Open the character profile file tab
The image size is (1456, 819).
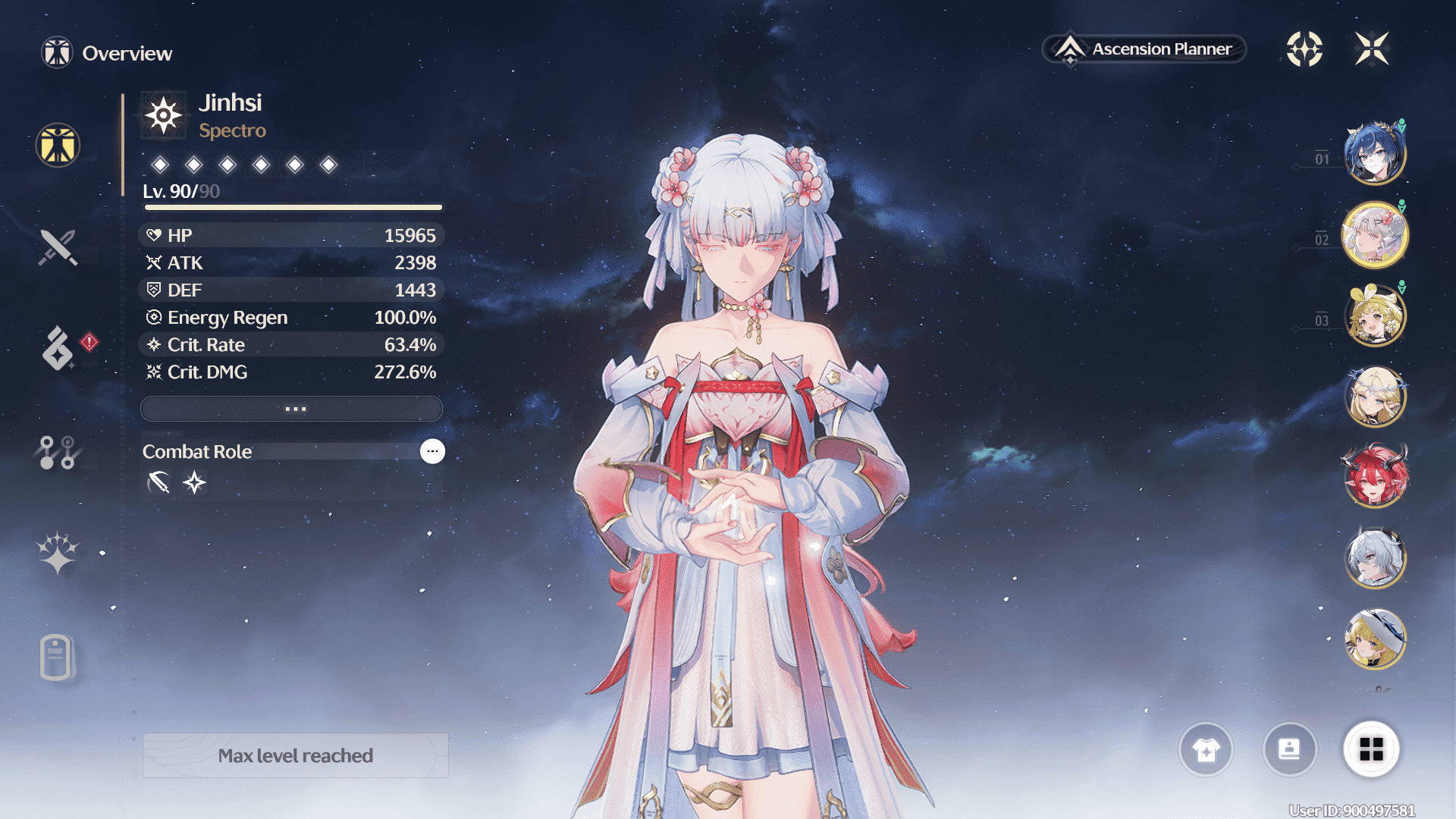tap(56, 657)
